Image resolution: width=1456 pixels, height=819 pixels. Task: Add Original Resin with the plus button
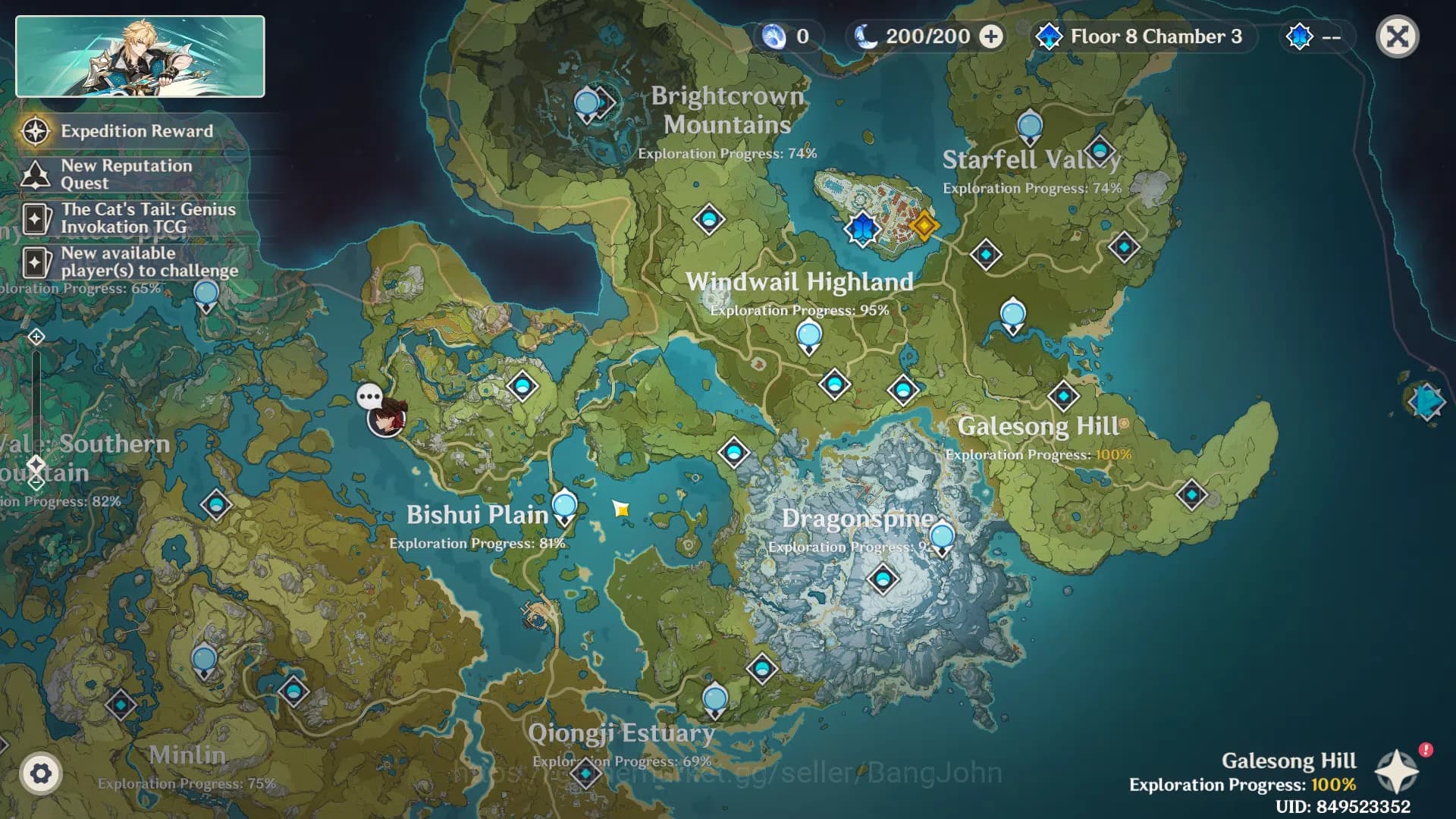tap(991, 36)
